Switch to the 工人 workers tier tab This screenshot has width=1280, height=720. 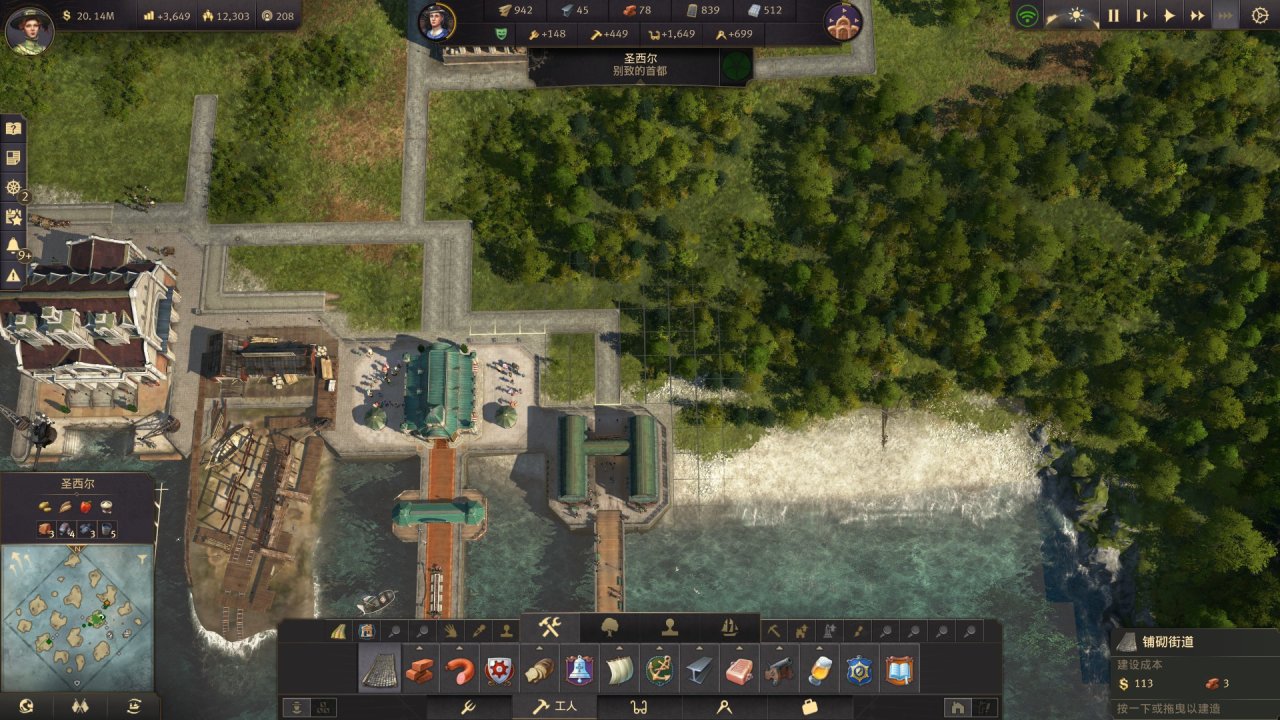pos(553,707)
